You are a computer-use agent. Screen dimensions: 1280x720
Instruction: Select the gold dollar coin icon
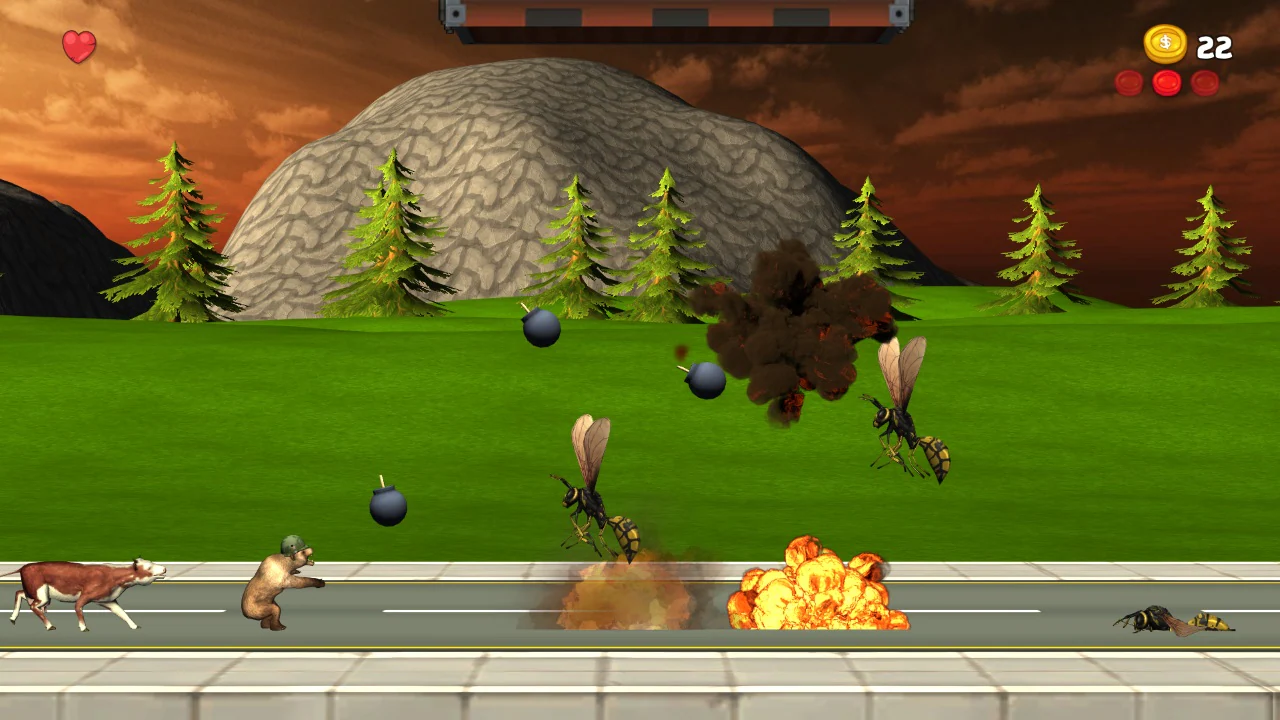1167,44
